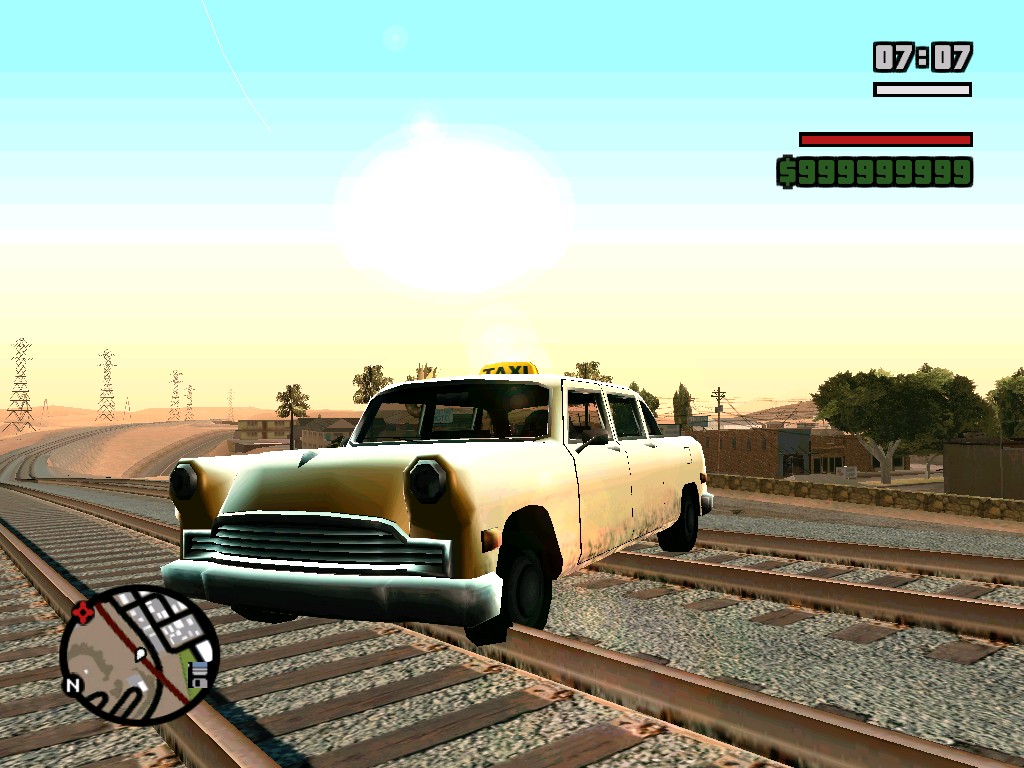Click the red target marker on the radar
The image size is (1024, 768).
pyautogui.click(x=83, y=611)
